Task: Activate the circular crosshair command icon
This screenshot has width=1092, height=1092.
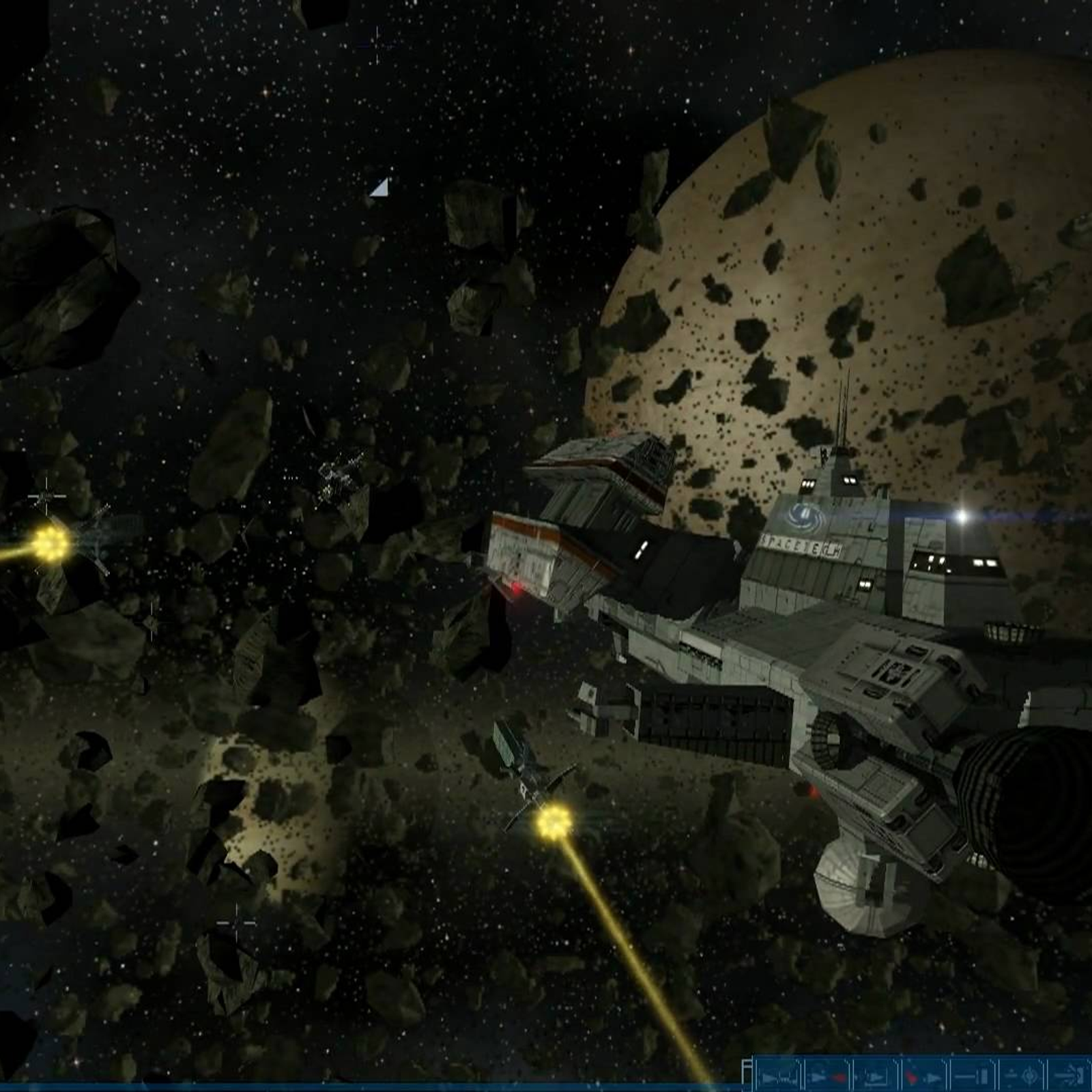Action: click(1022, 1076)
